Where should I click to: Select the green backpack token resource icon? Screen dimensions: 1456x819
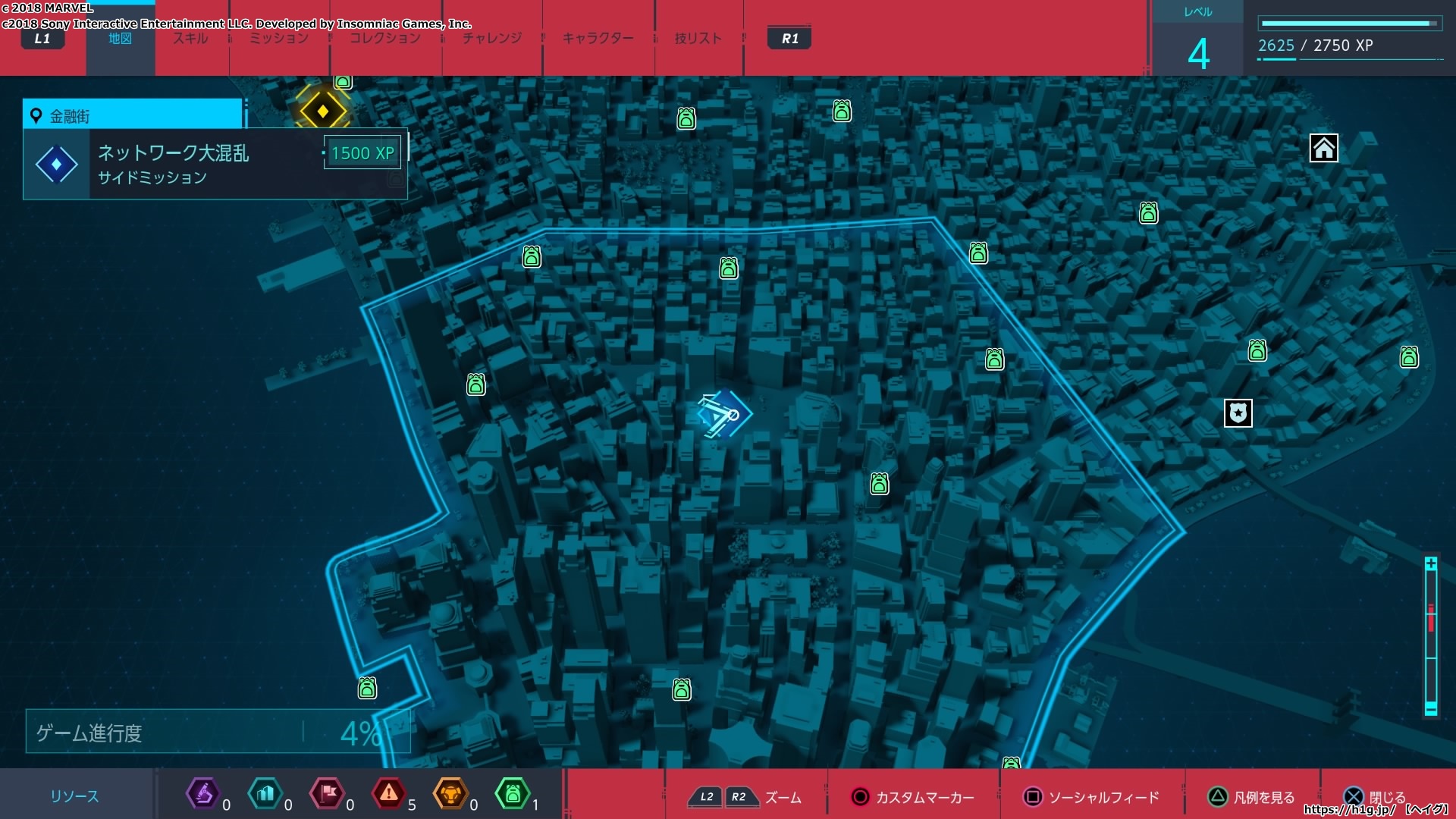513,794
